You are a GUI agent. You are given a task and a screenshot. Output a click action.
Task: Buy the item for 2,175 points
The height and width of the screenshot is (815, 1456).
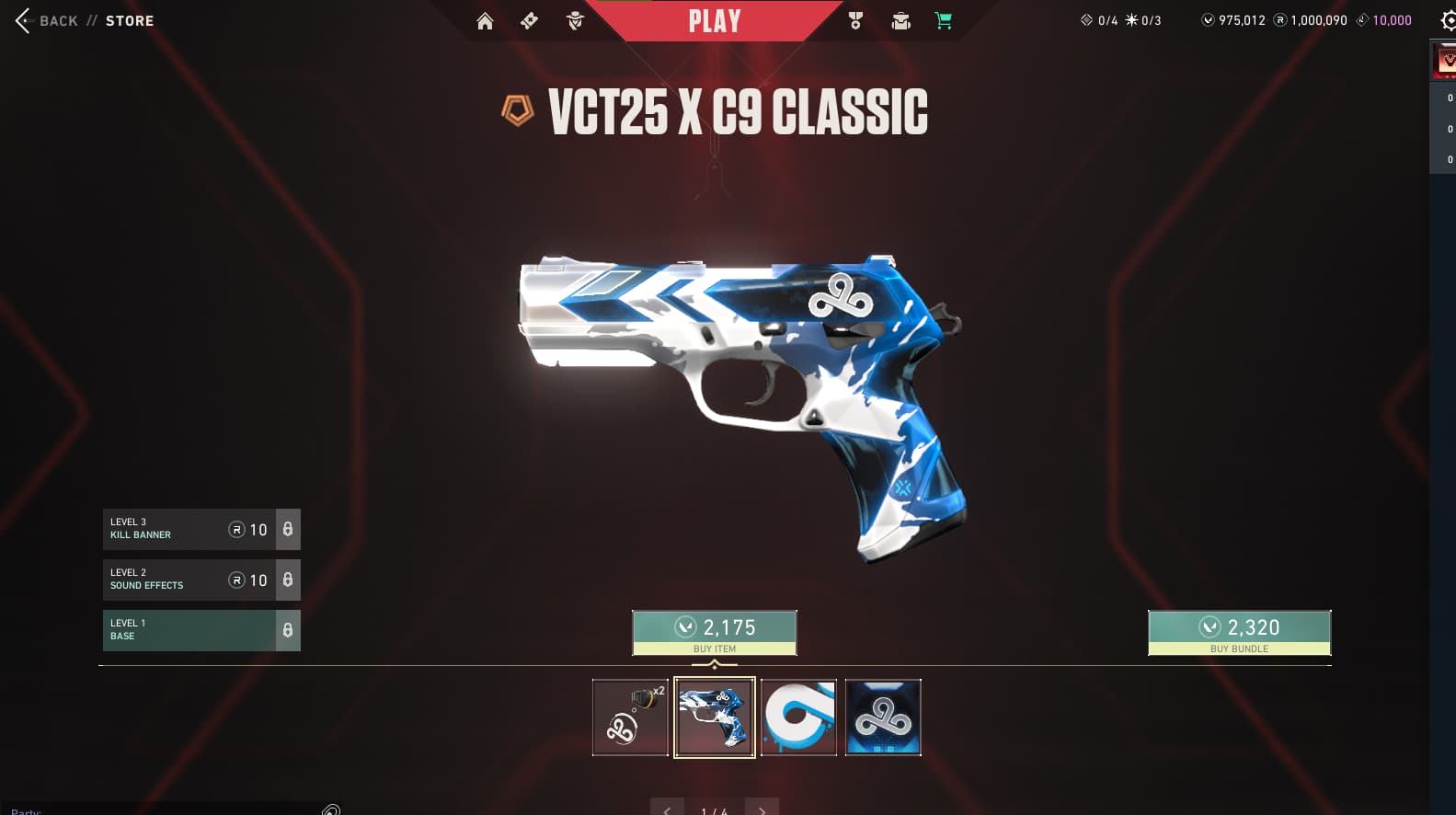coord(714,633)
